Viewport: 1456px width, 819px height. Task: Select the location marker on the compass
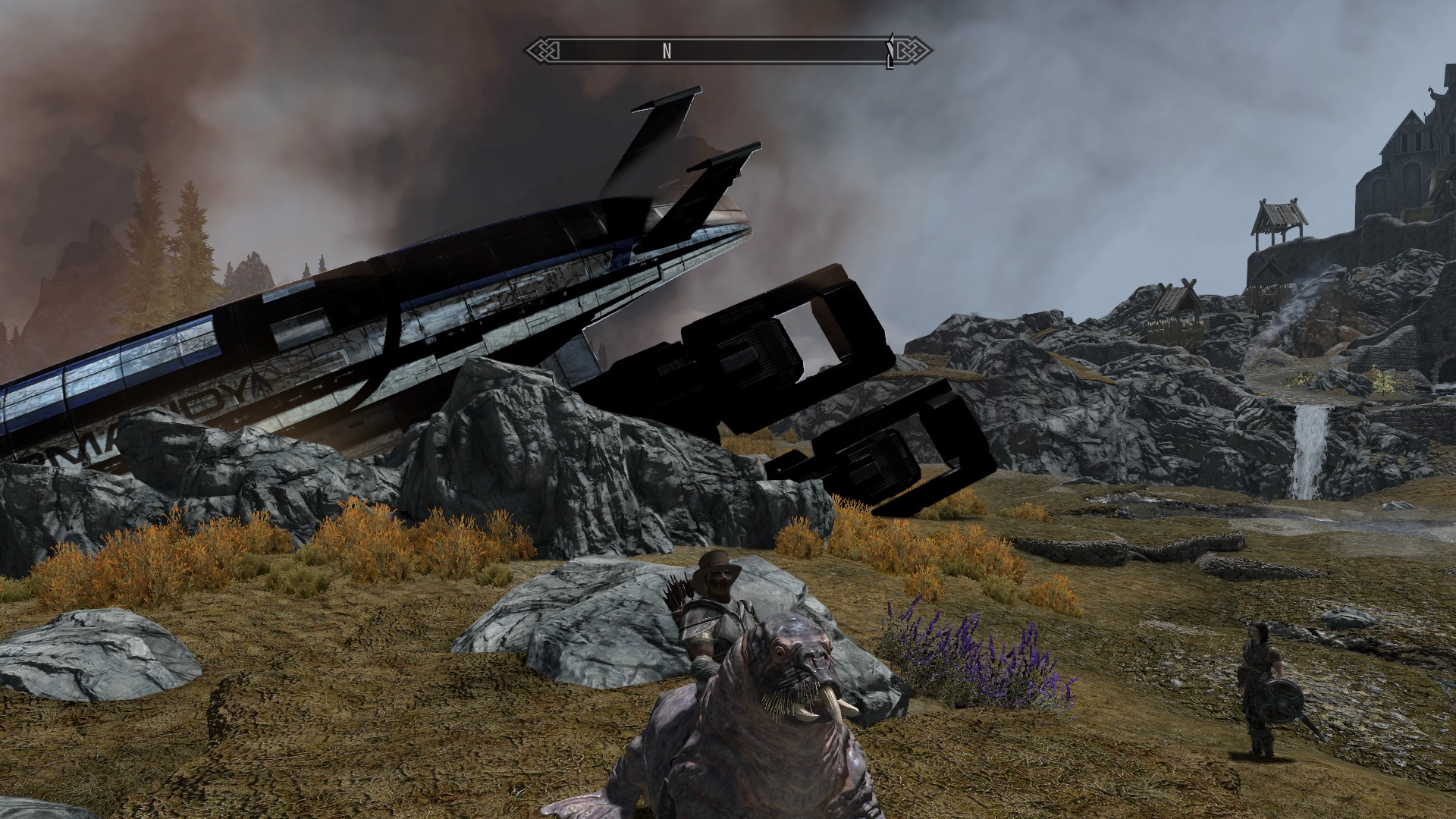click(891, 51)
